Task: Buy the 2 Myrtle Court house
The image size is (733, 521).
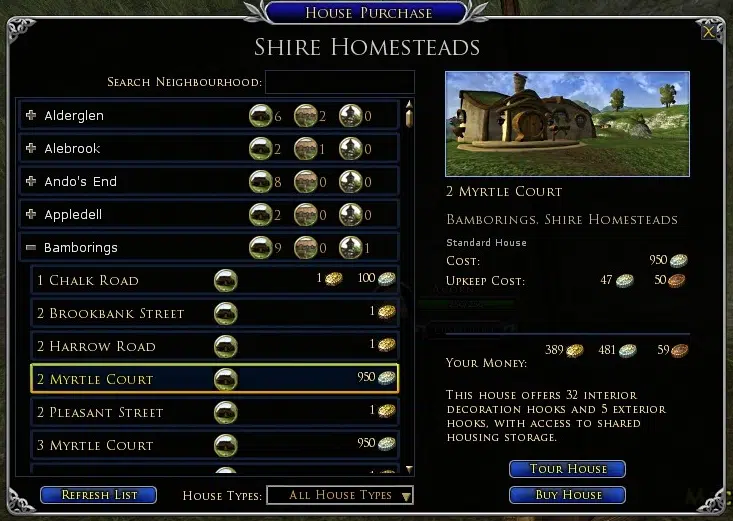Action: click(567, 495)
